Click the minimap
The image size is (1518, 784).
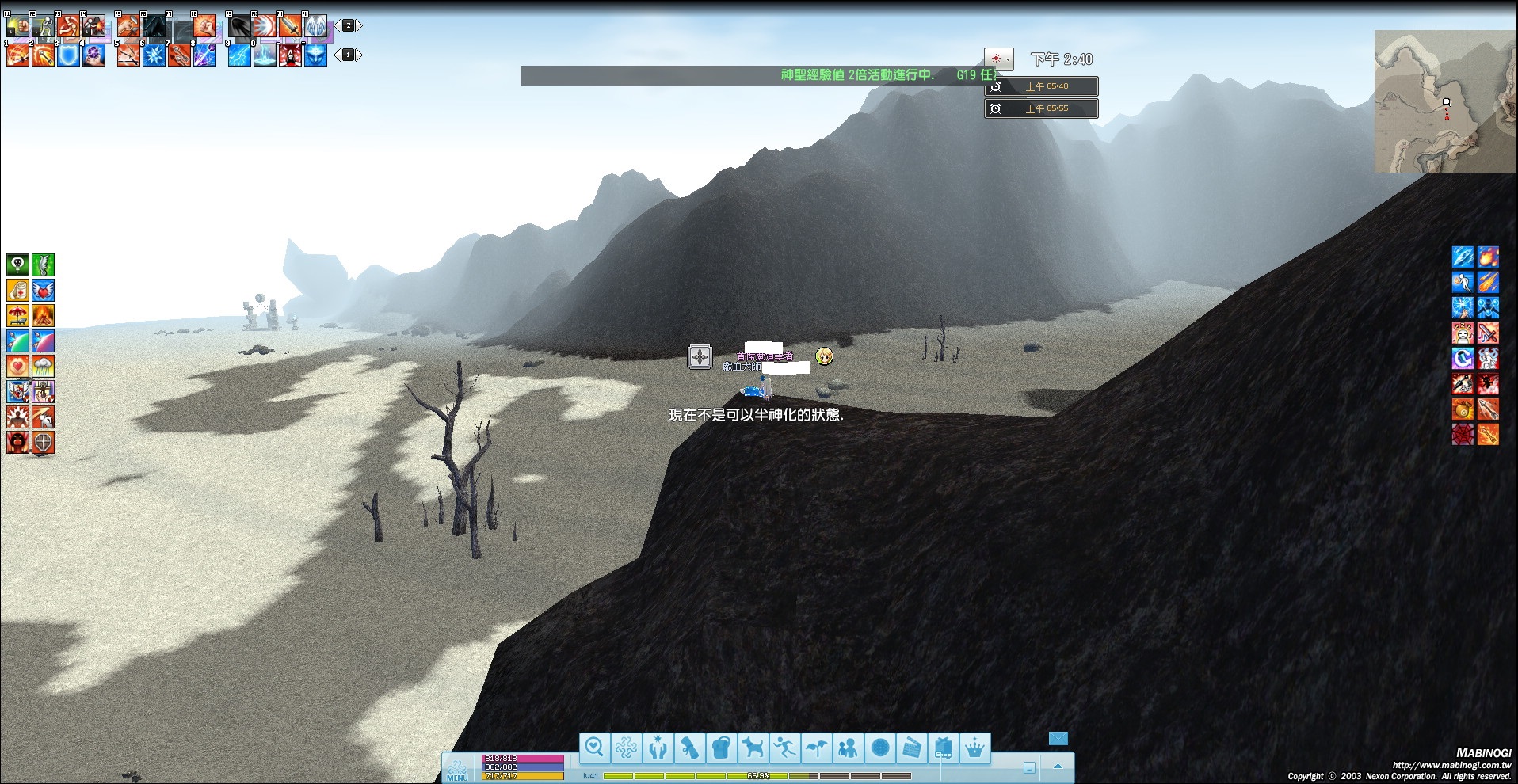pyautogui.click(x=1445, y=101)
